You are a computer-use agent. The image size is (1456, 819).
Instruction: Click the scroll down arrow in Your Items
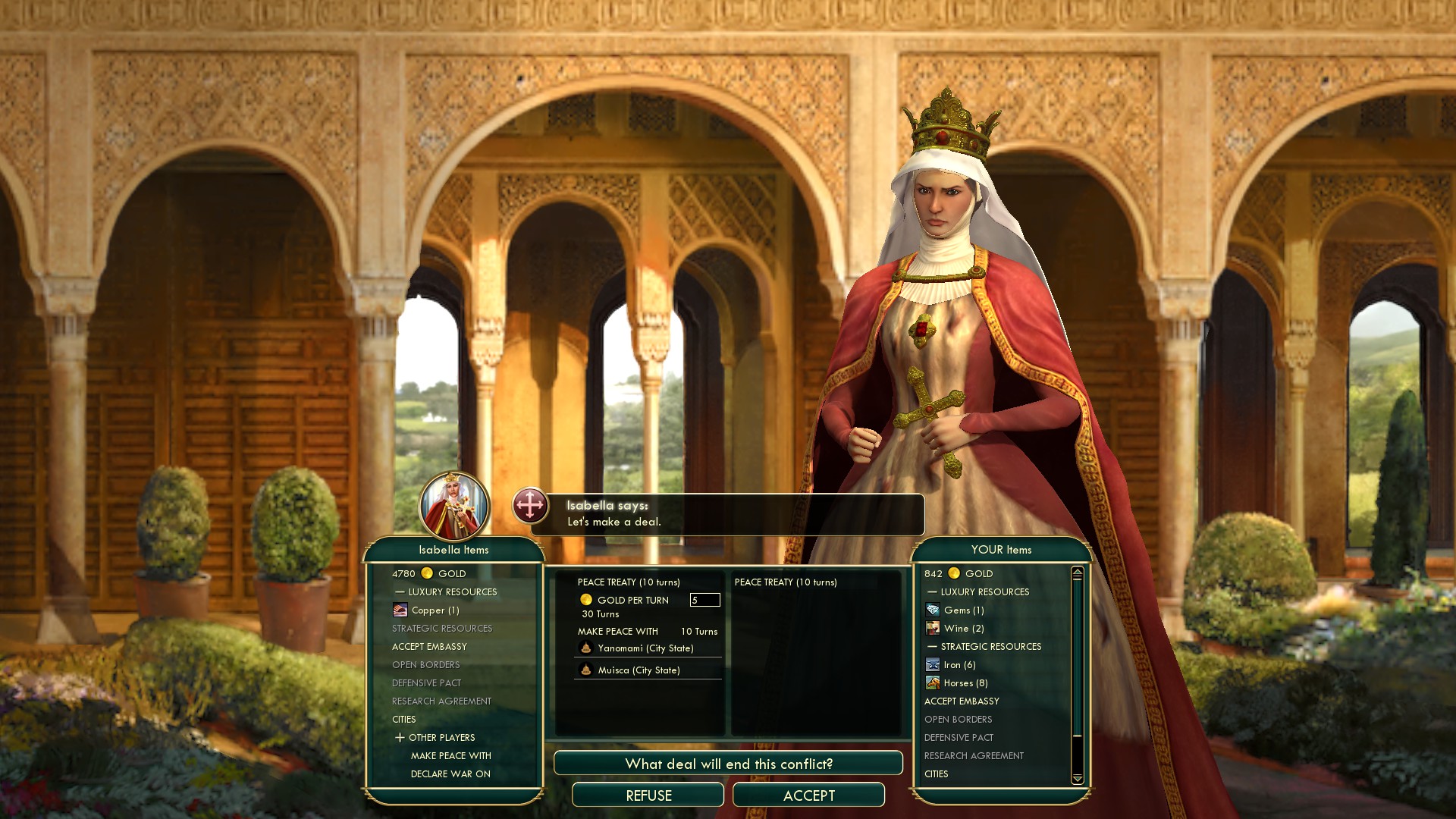pos(1077,779)
